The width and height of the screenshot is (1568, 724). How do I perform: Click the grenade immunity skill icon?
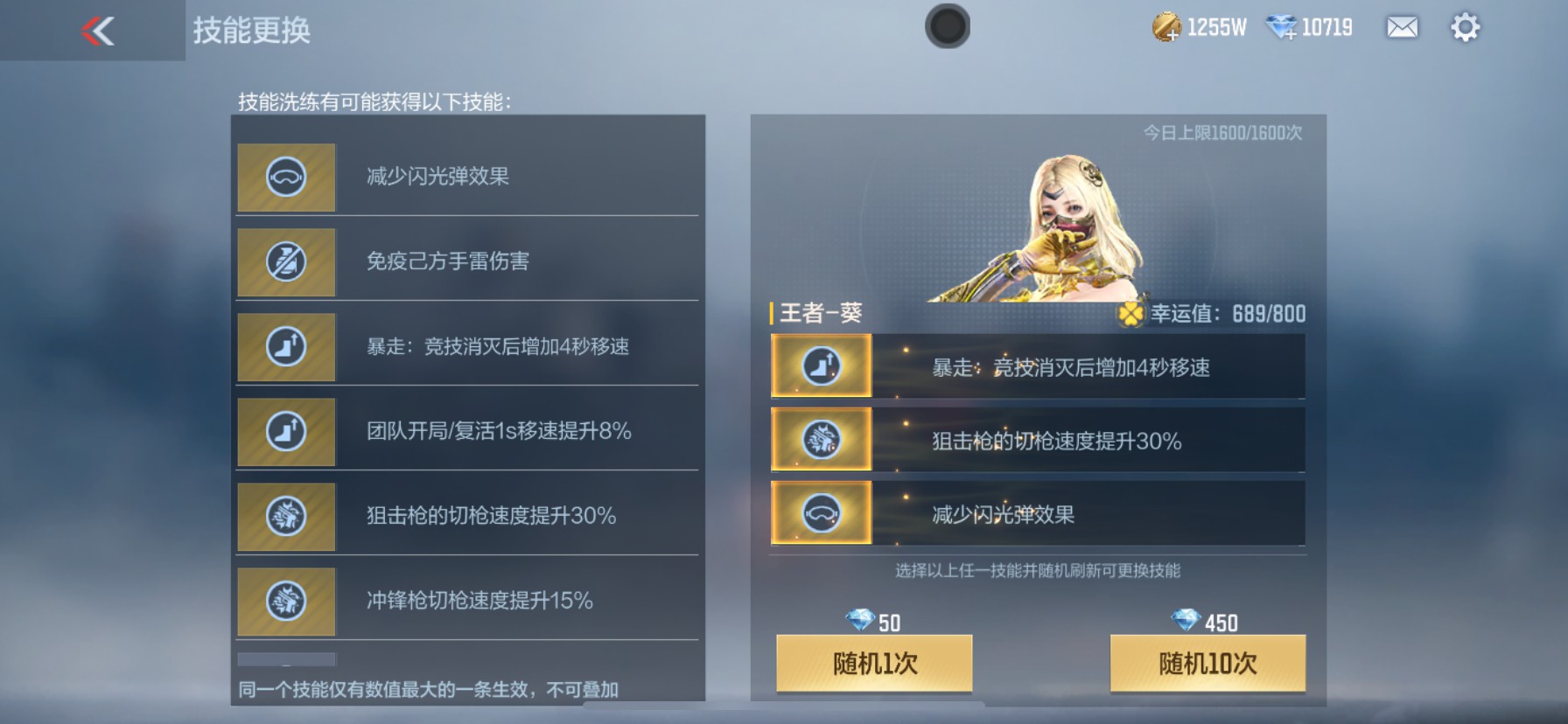(x=285, y=262)
